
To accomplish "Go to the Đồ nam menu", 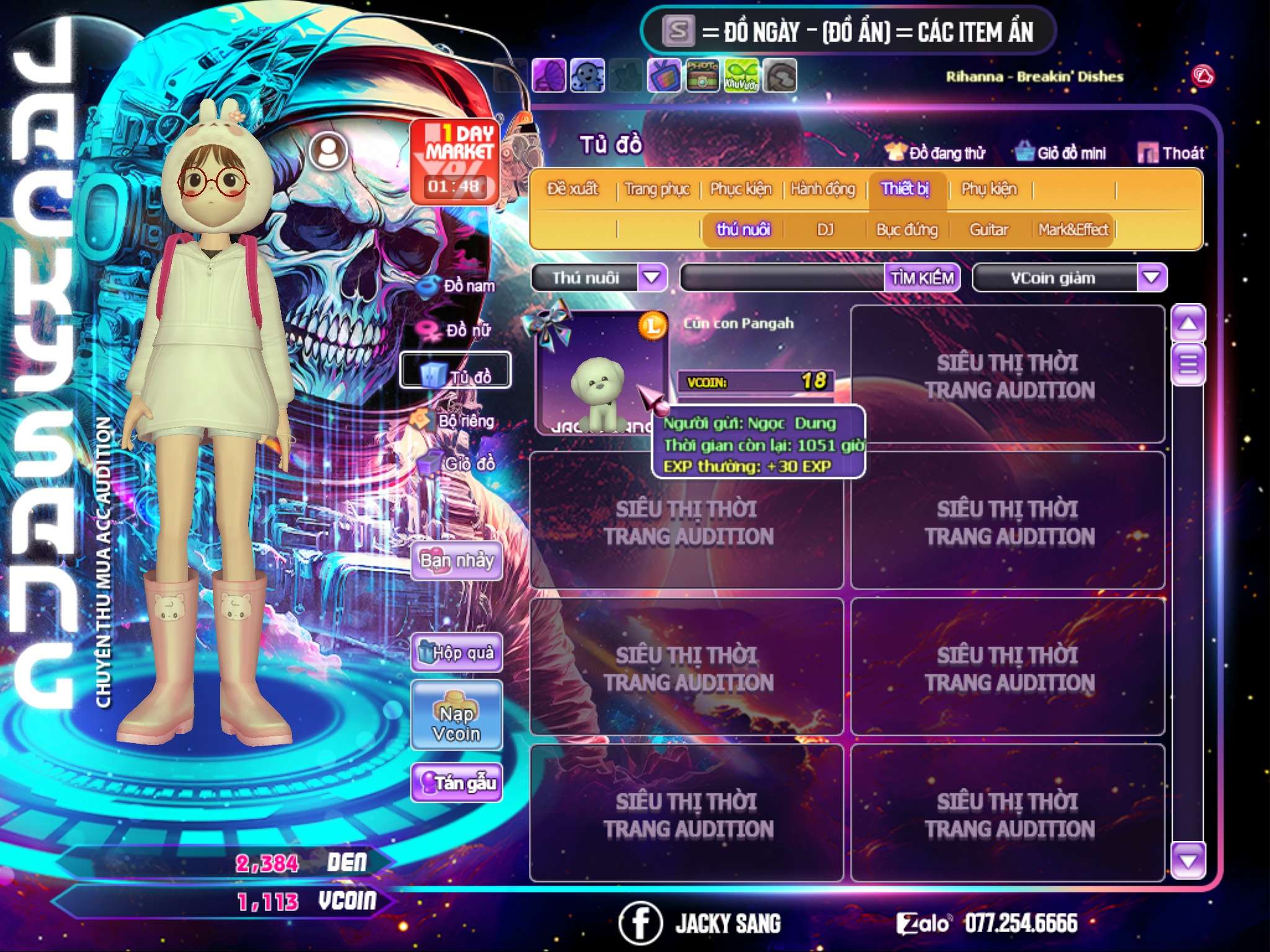I will [x=458, y=286].
